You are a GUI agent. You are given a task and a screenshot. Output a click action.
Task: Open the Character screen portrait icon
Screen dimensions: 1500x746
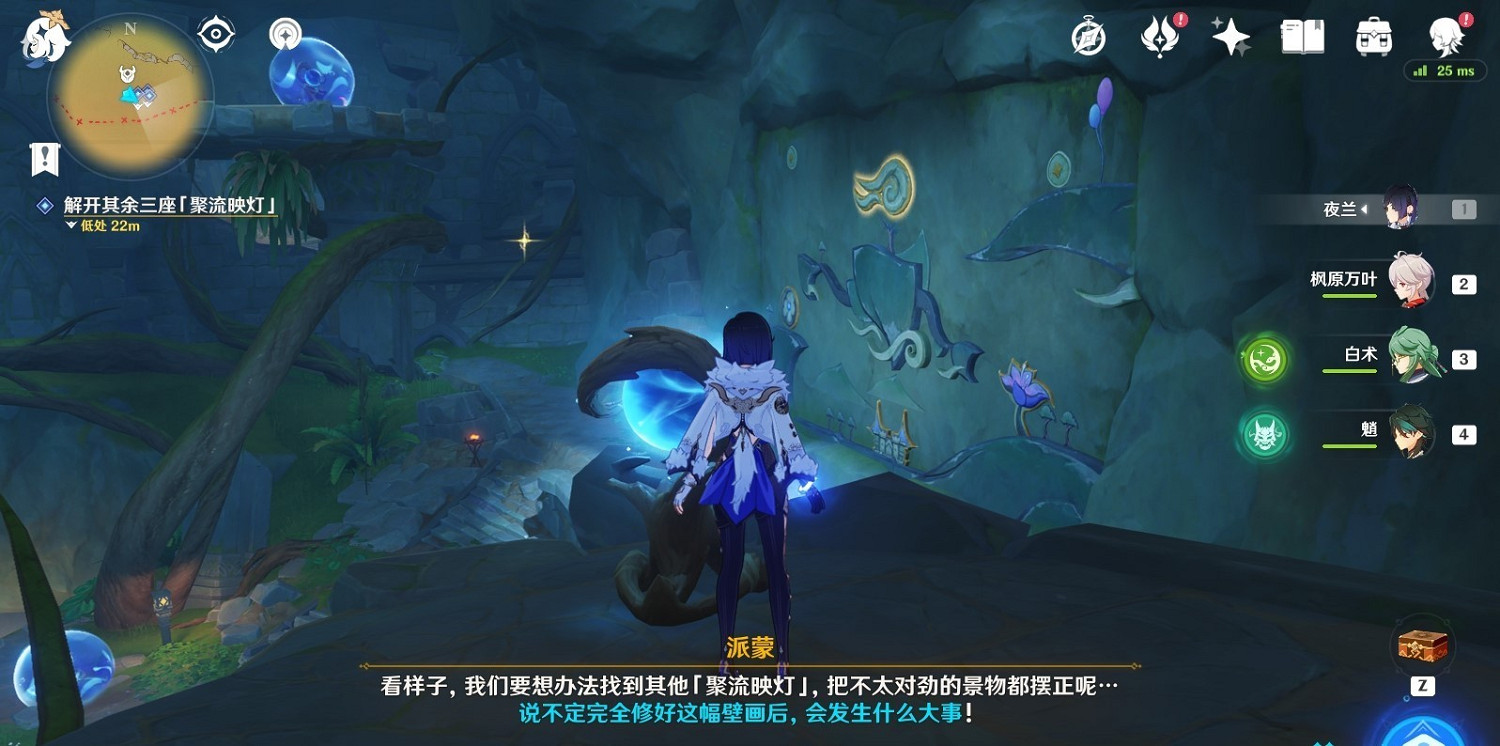(x=1444, y=36)
